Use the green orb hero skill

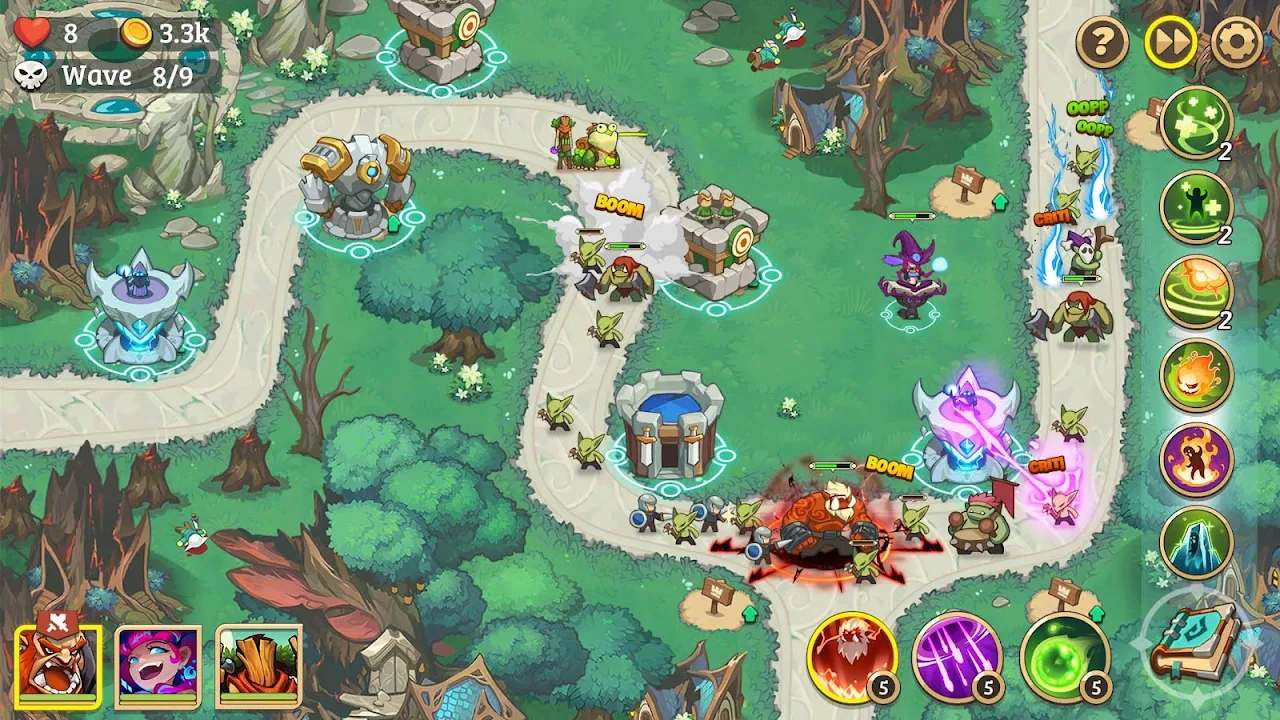(1064, 656)
